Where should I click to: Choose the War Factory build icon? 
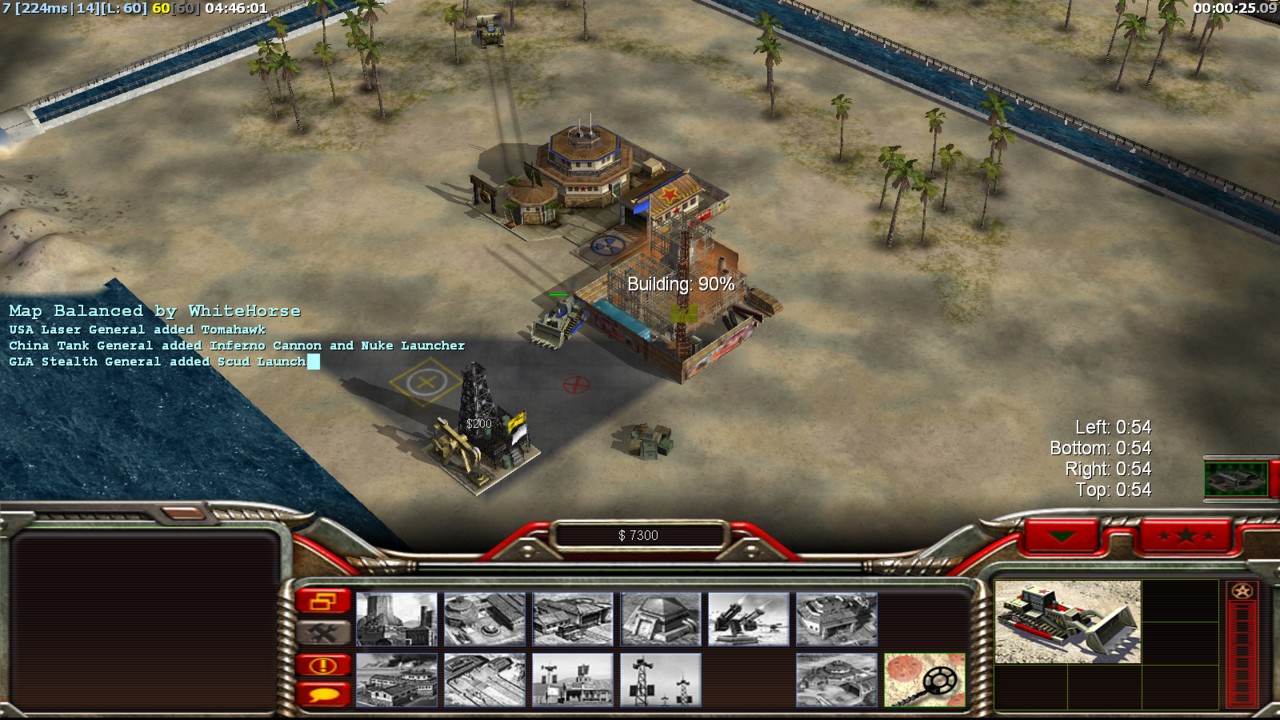(x=837, y=619)
